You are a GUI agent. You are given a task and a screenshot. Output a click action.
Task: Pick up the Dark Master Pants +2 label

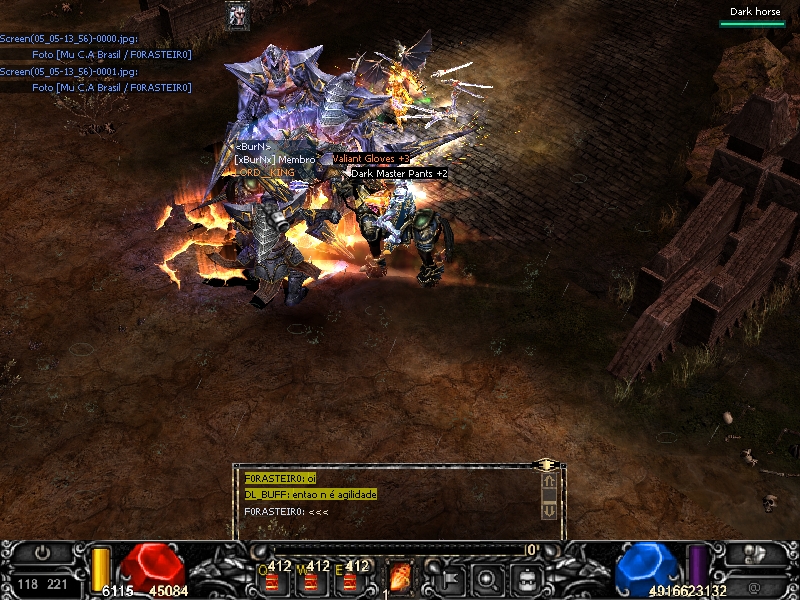(399, 173)
